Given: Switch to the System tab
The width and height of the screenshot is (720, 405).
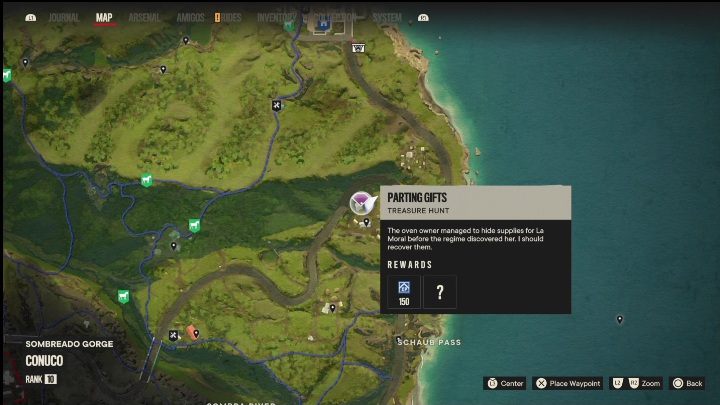Looking at the screenshot, I should pos(387,18).
